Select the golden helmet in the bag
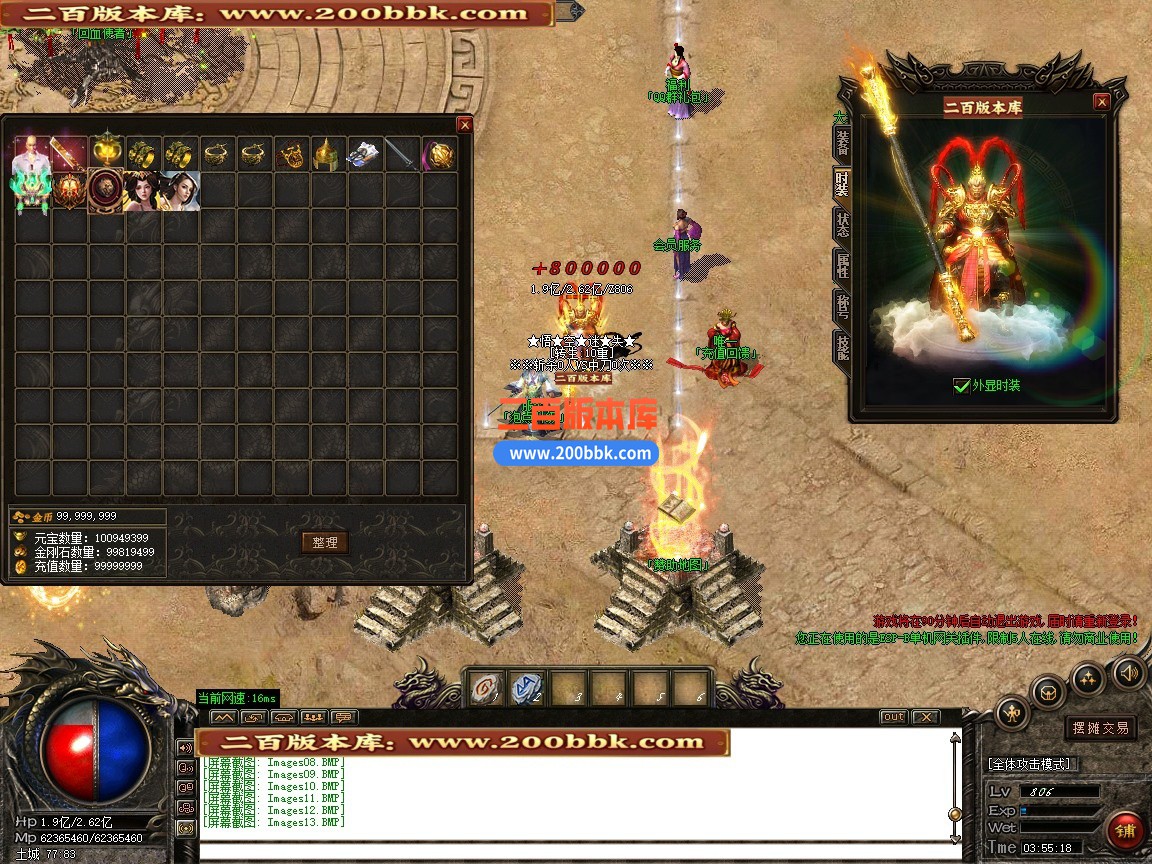Viewport: 1152px width, 864px height. (x=328, y=154)
